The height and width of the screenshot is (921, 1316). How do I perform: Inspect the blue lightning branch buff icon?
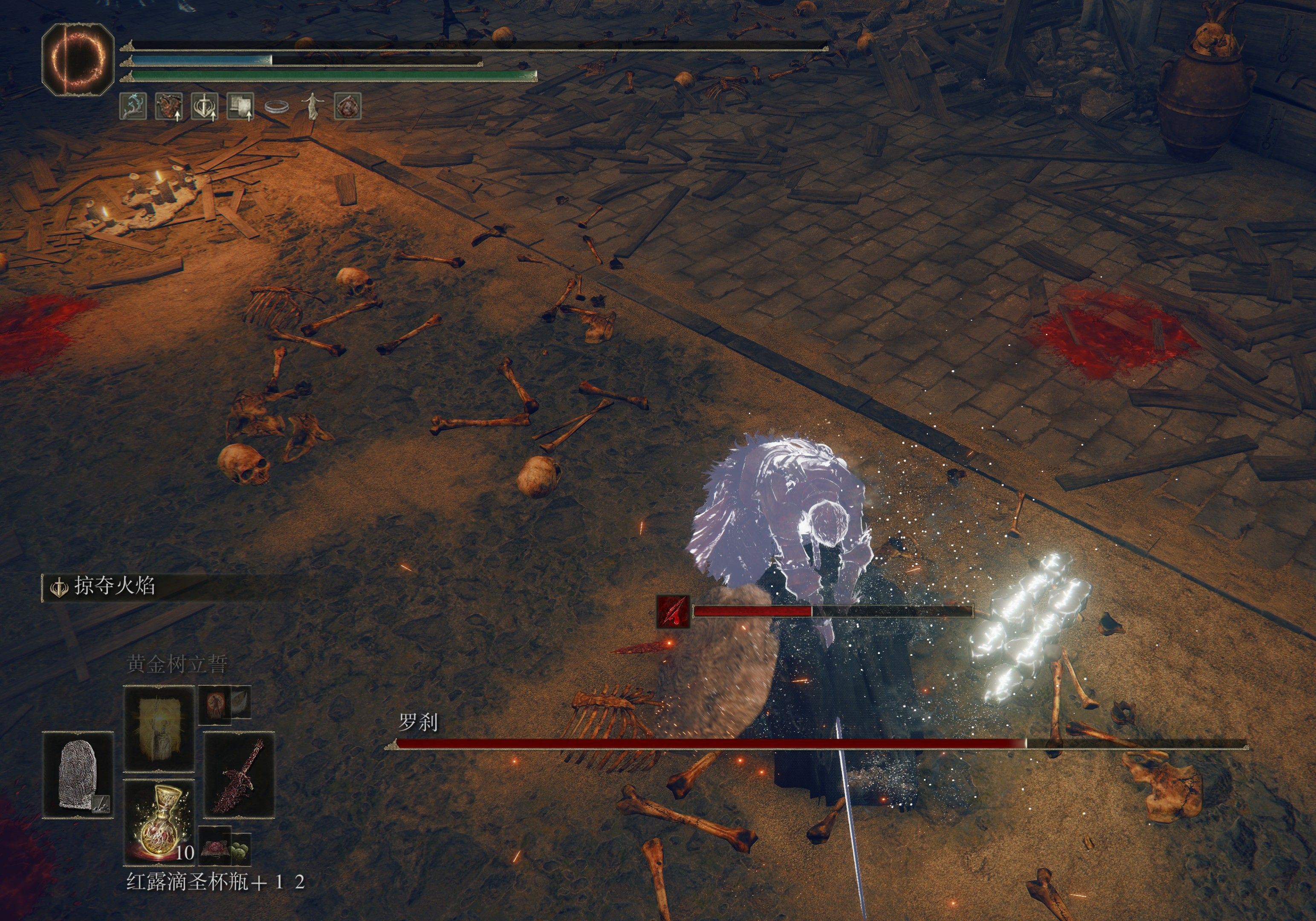pyautogui.click(x=133, y=107)
